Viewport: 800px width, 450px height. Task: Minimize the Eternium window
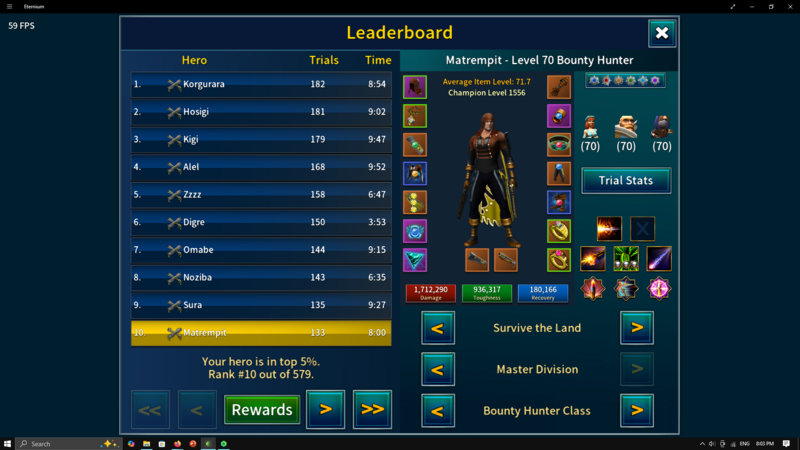pos(734,6)
